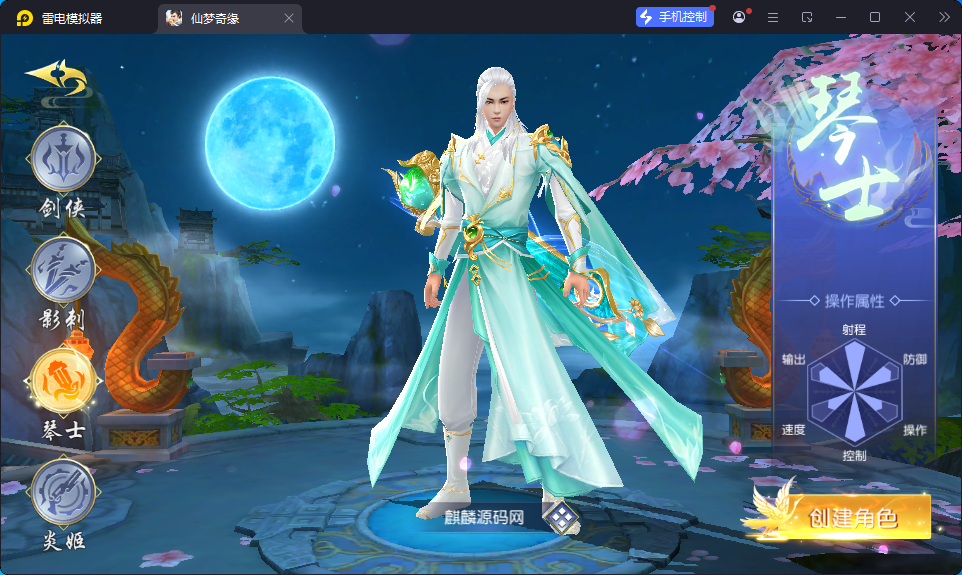Maximize the emulator window
This screenshot has height=575, width=962.
[875, 17]
